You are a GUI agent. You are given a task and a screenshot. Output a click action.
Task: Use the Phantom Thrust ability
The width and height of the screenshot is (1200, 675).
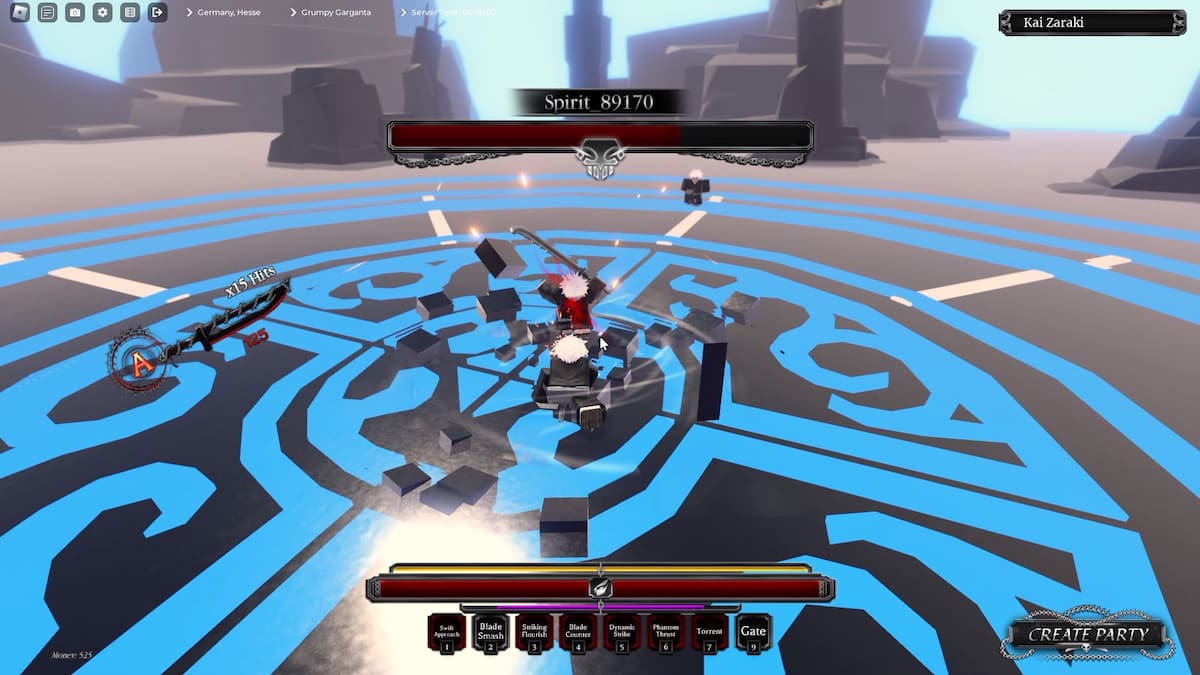point(666,632)
